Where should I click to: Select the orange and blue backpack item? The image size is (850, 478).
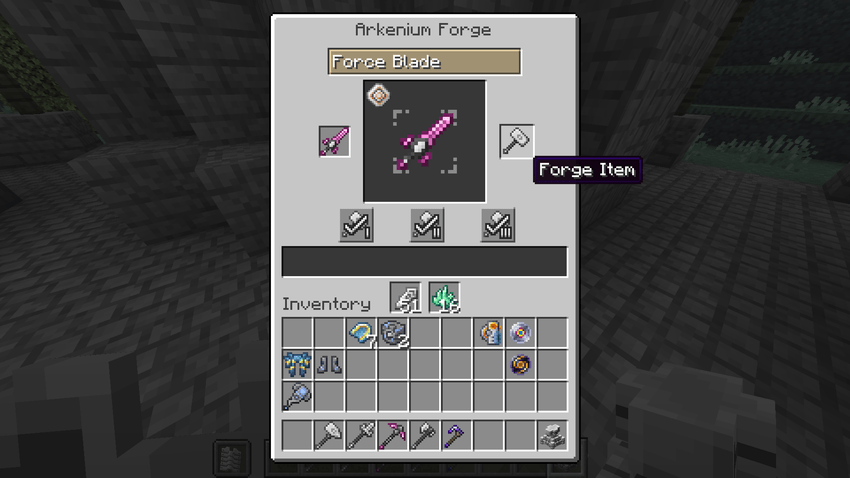coord(489,333)
